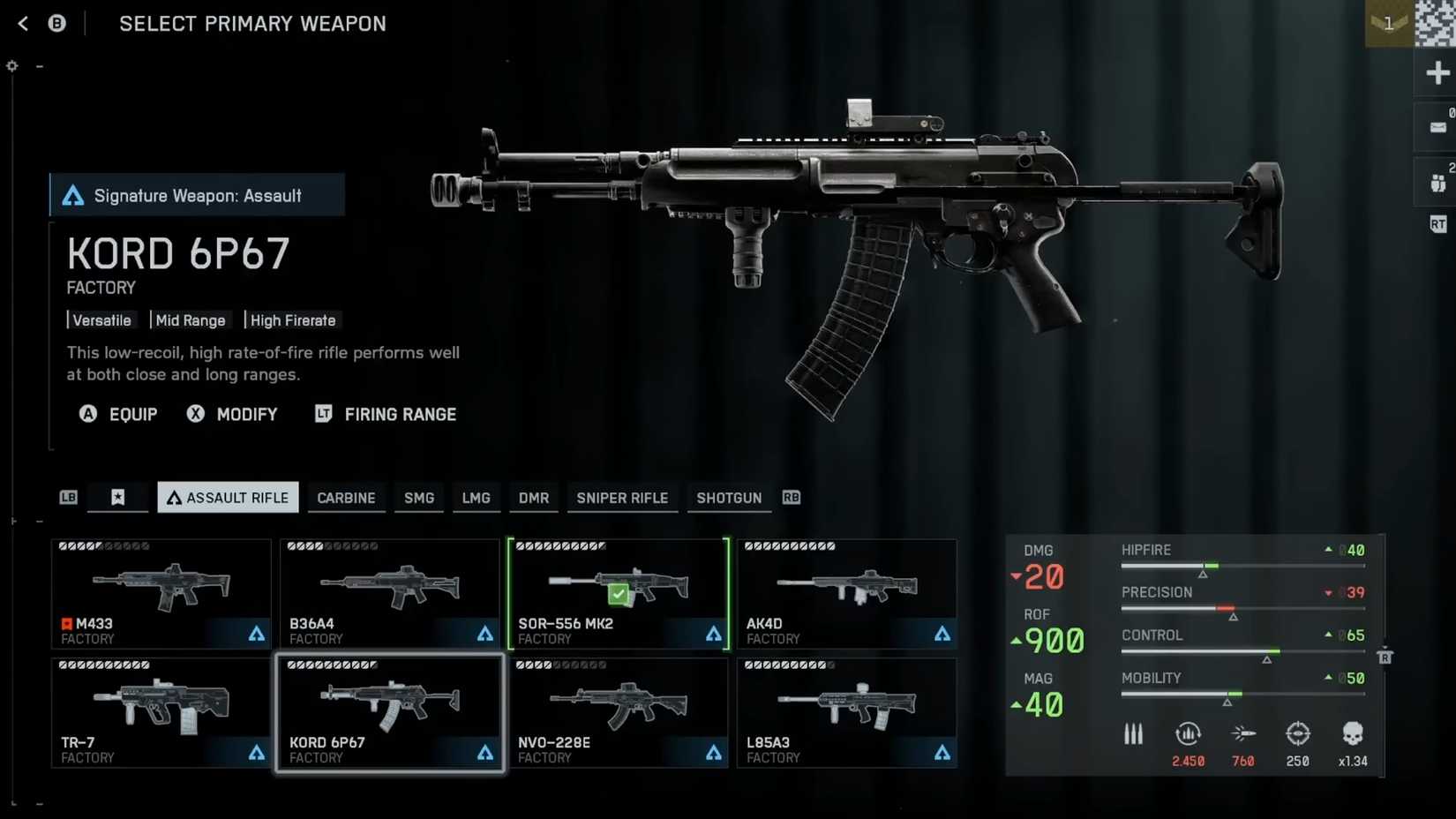Open Modify for the selected weapon
The image size is (1456, 819).
tap(233, 414)
